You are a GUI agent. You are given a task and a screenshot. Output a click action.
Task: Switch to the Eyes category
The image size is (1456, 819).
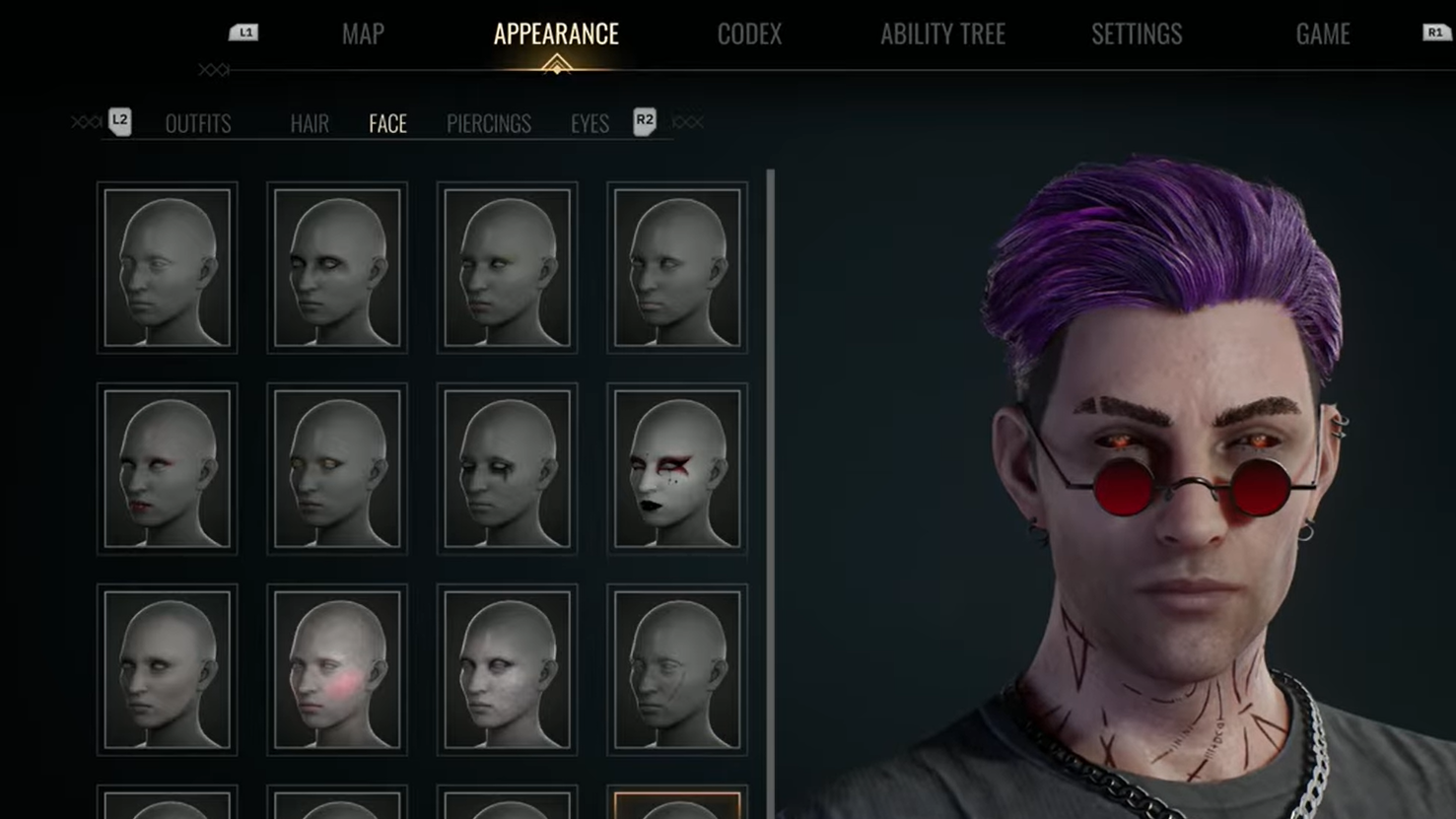589,123
